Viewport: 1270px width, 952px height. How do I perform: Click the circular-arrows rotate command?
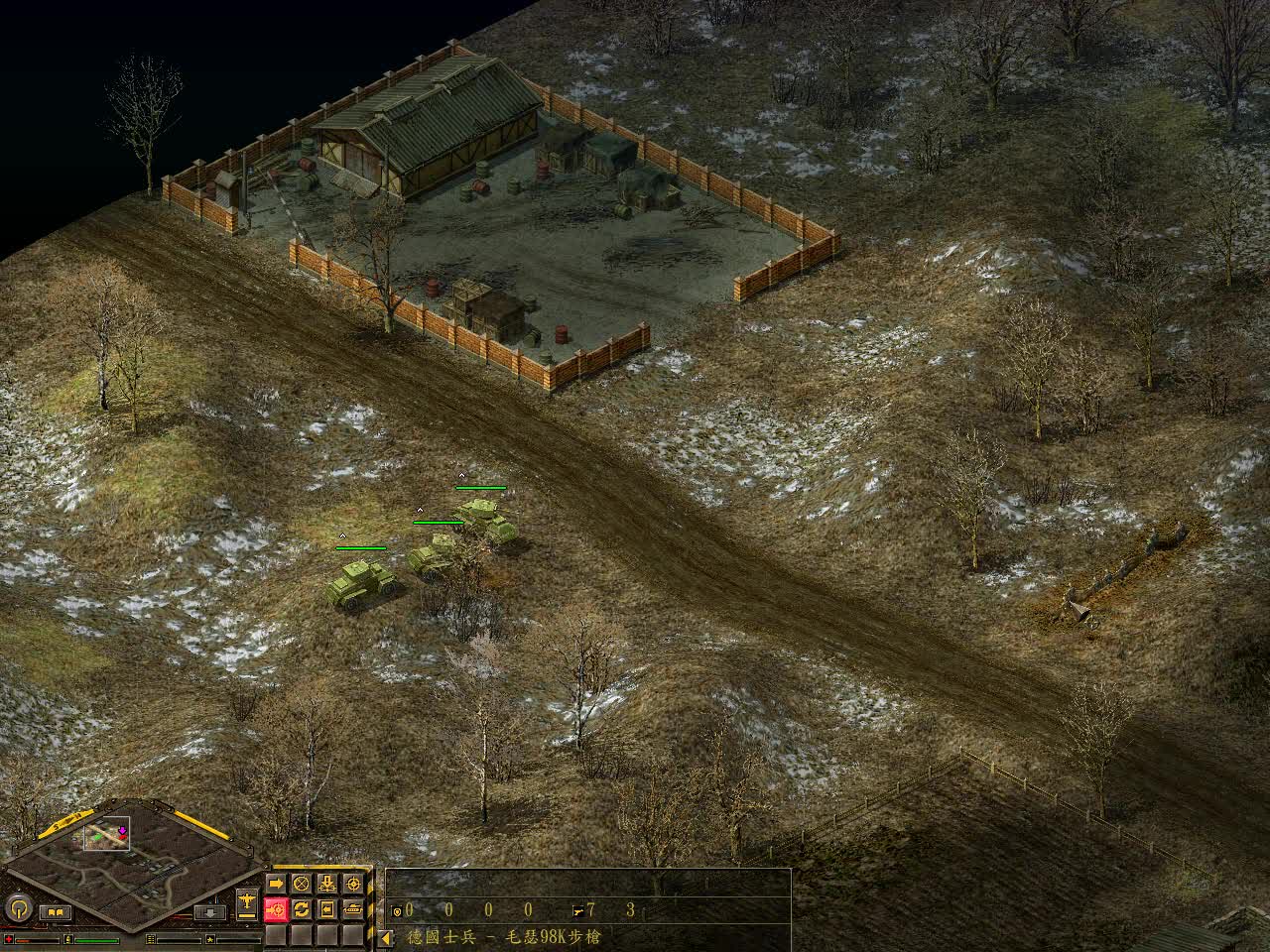(x=302, y=908)
